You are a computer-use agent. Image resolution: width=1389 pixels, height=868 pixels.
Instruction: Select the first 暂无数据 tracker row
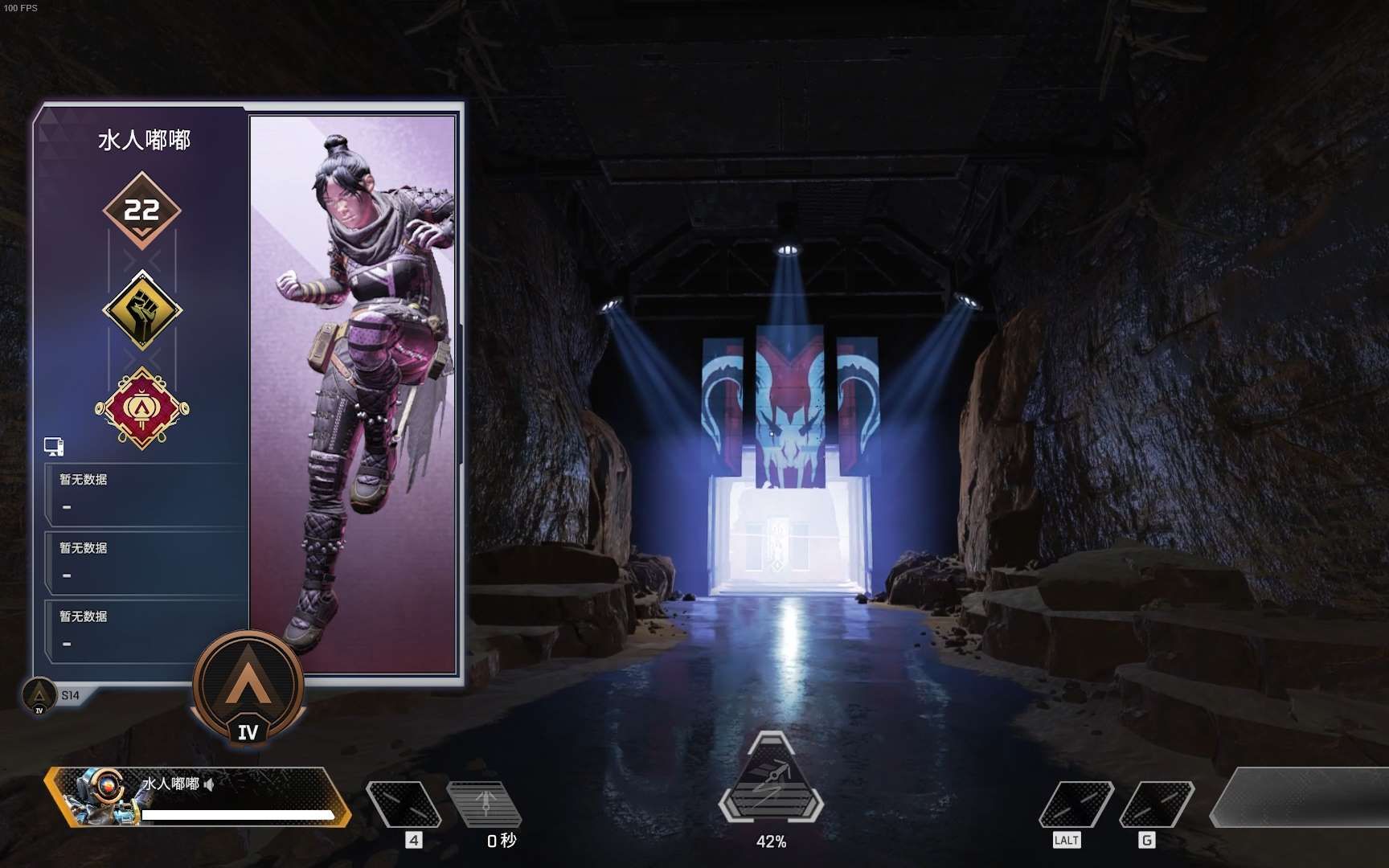[x=145, y=493]
